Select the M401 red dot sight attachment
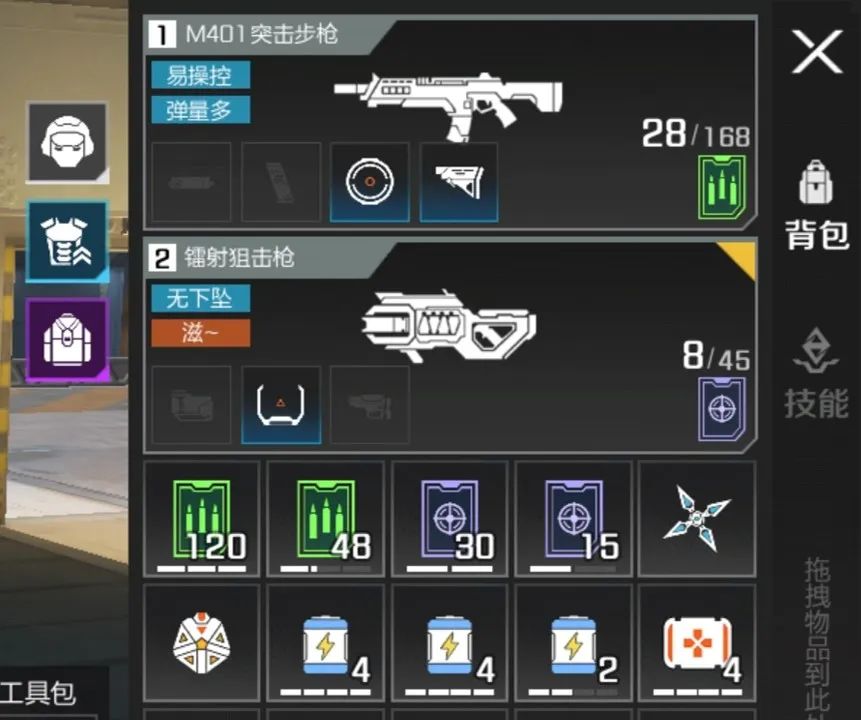Screen dimensions: 861x720 (x=370, y=182)
